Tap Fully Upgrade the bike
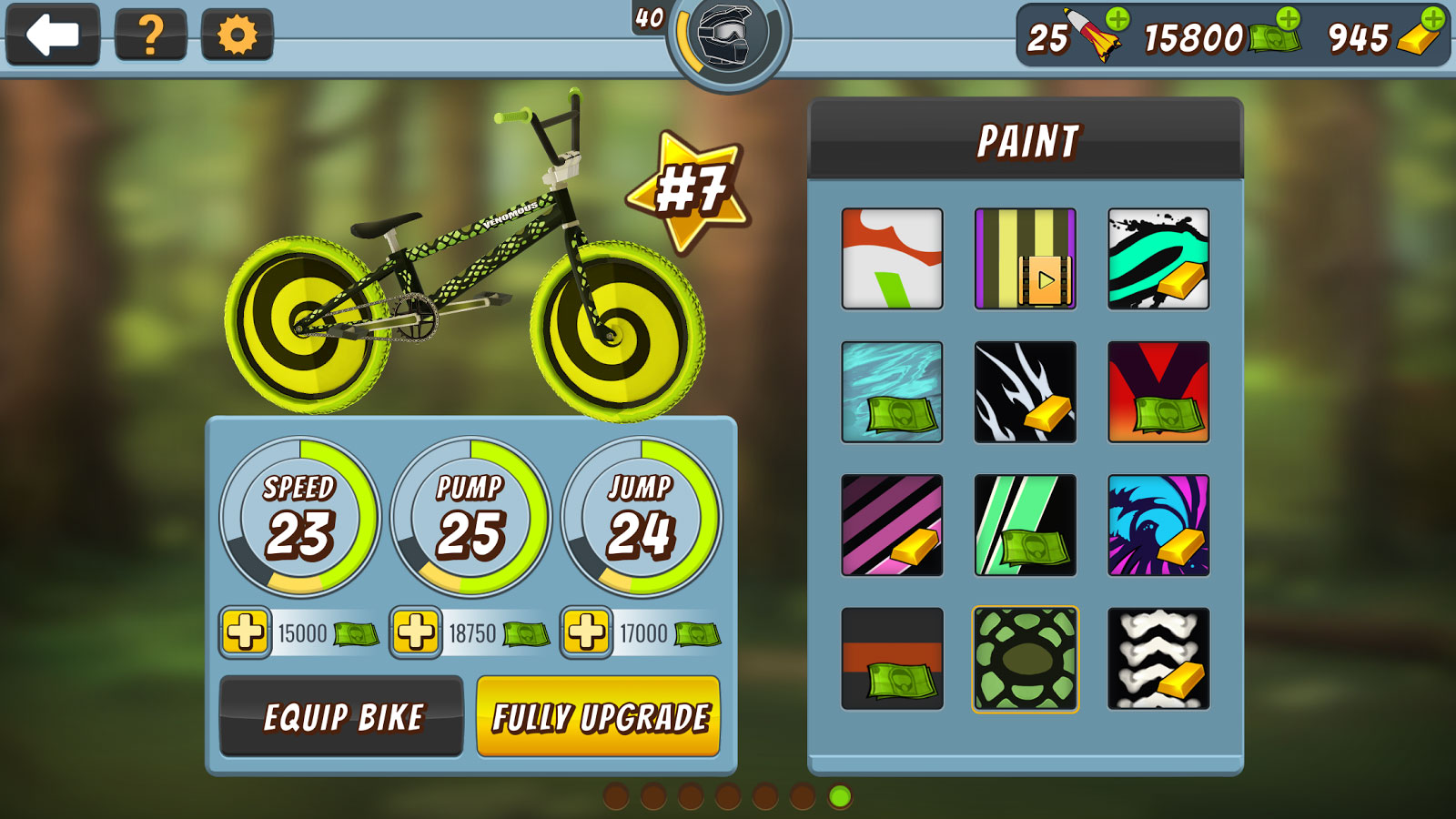 click(x=598, y=718)
